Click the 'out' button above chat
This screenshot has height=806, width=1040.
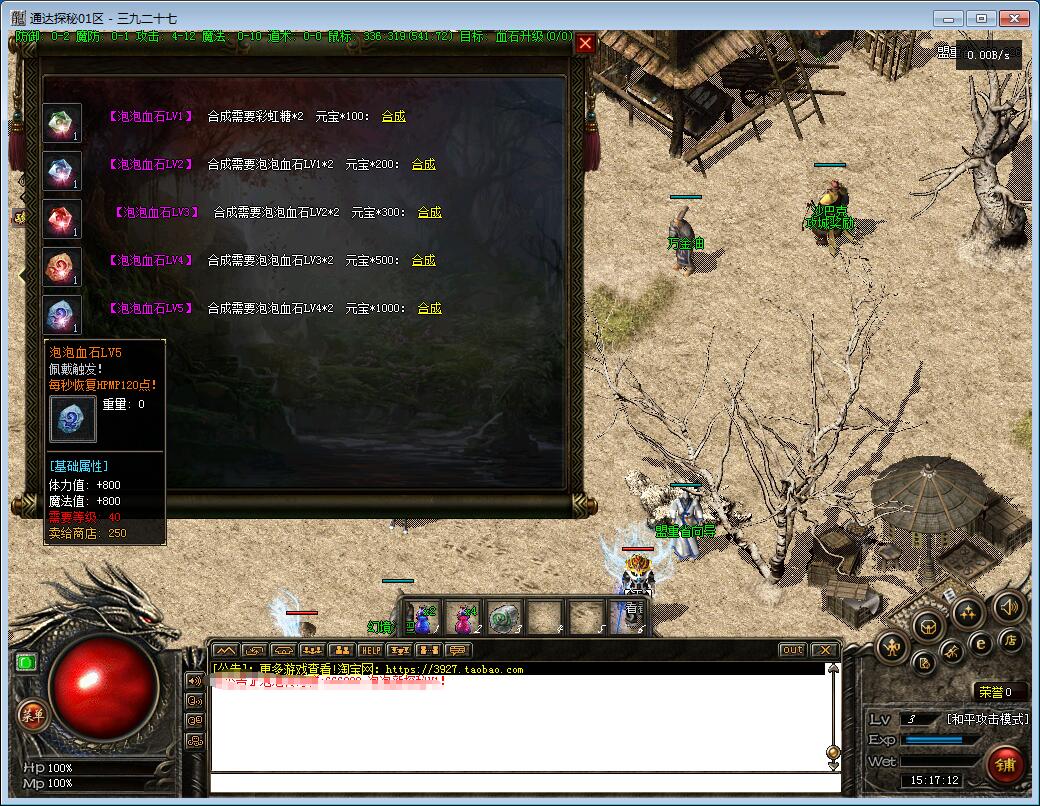pyautogui.click(x=792, y=650)
